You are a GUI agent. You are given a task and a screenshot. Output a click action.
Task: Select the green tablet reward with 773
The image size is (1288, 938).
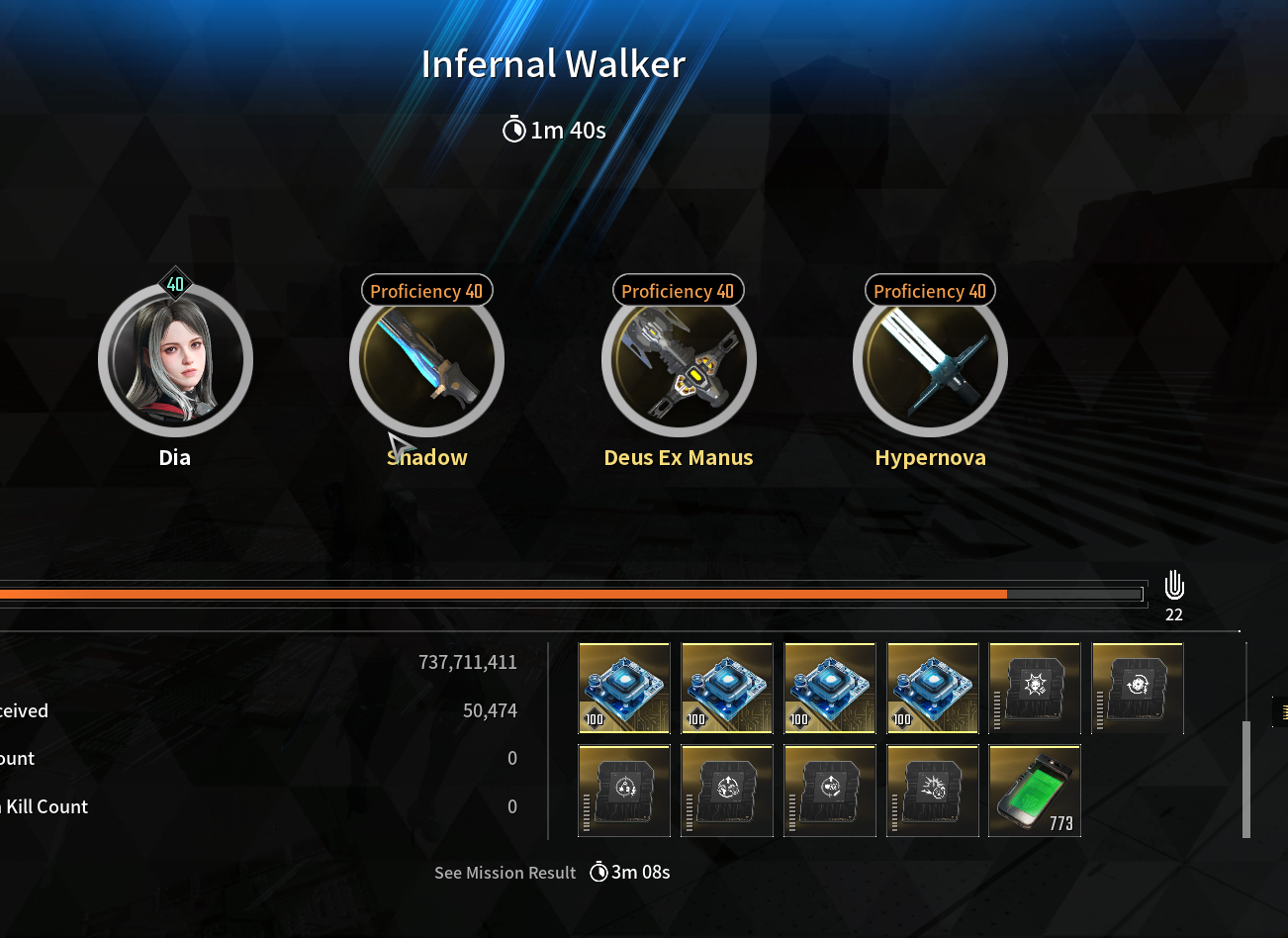[1035, 791]
